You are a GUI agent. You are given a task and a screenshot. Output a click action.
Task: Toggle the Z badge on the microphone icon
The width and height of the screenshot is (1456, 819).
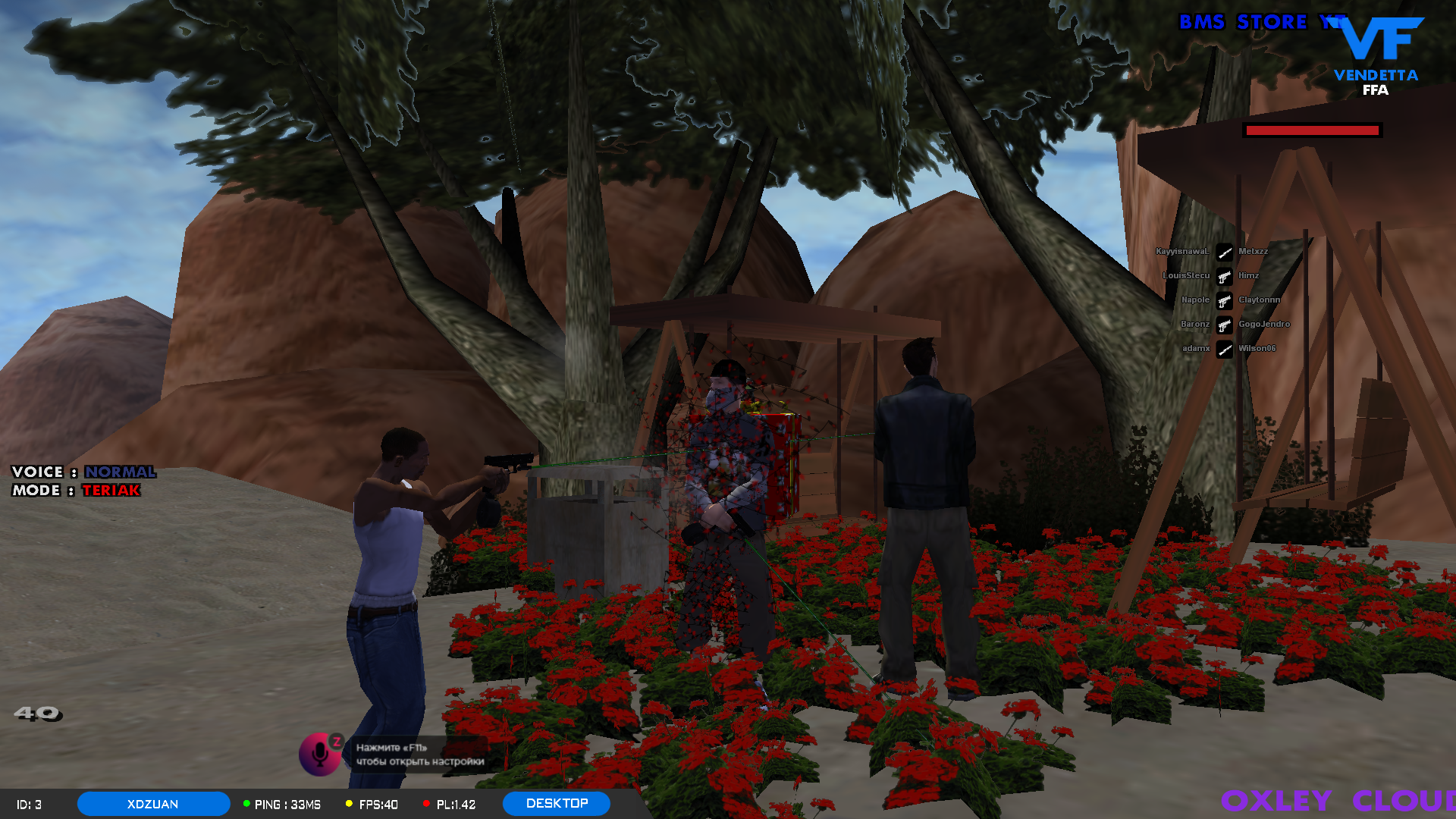[336, 742]
